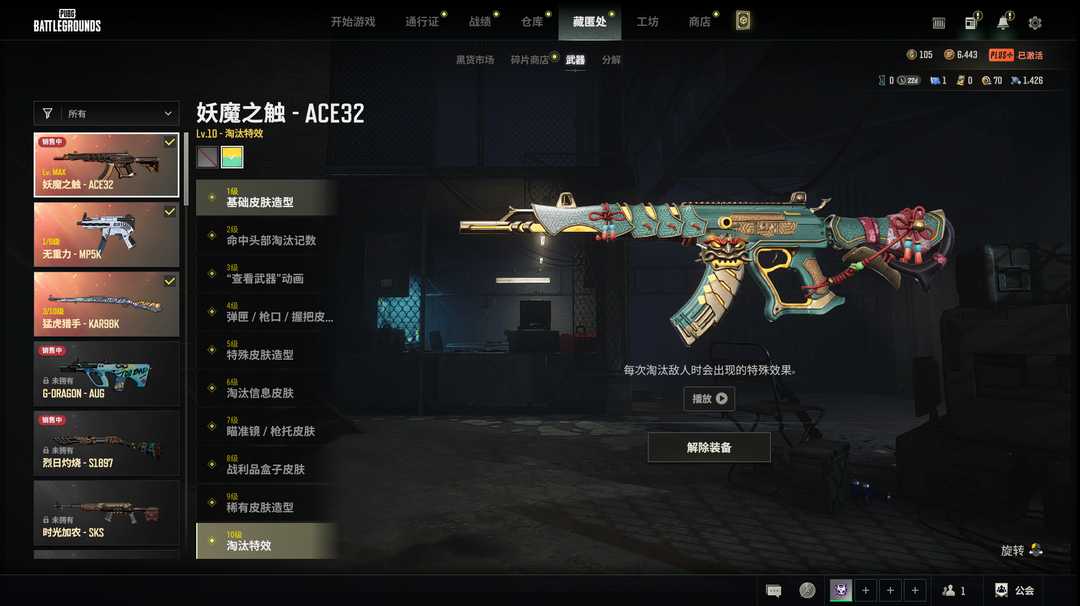Viewport: 1080px width, 606px height.
Task: Switch to 碎片商店 sub-tab
Action: coord(530,60)
